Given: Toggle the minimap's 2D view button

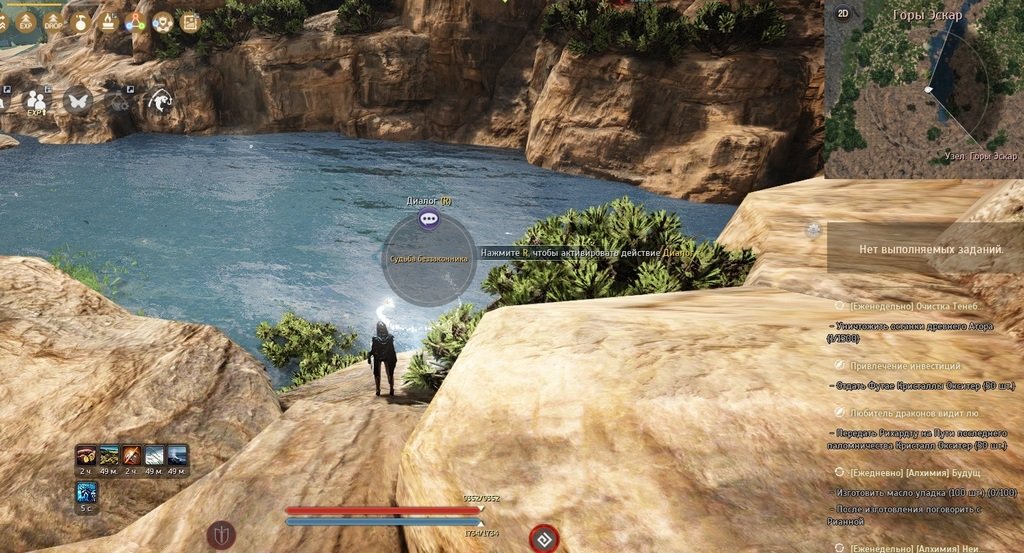Looking at the screenshot, I should tap(843, 14).
